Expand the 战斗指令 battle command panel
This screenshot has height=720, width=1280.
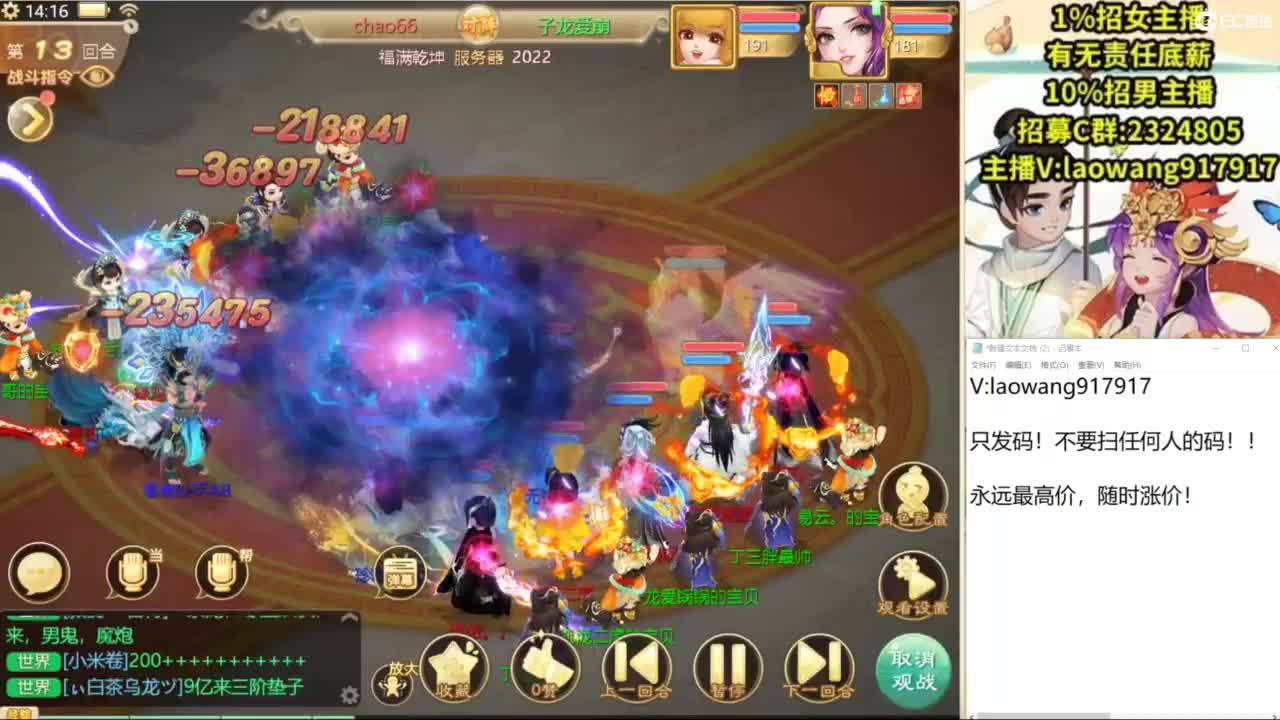(30, 120)
